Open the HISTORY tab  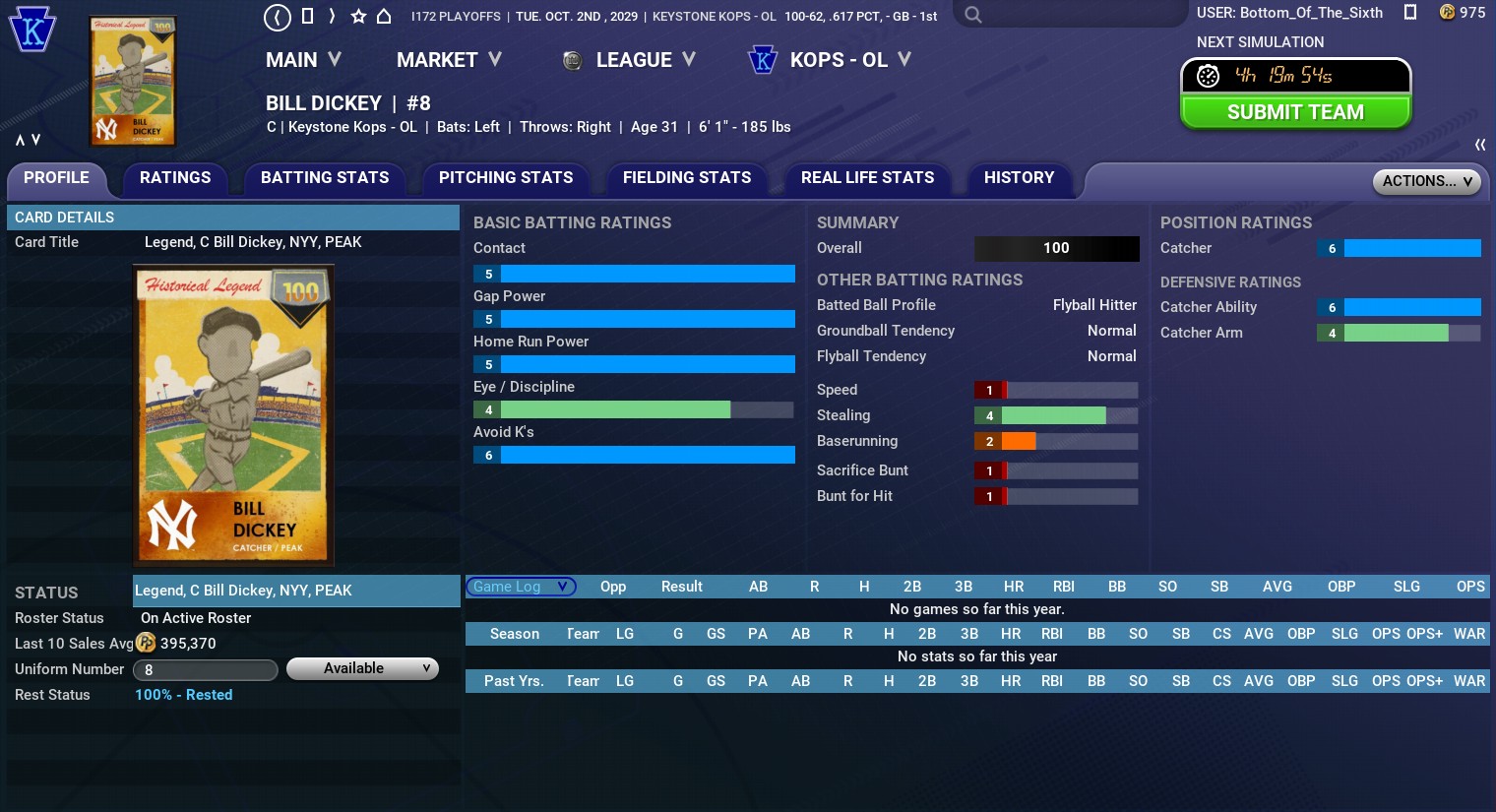1019,178
